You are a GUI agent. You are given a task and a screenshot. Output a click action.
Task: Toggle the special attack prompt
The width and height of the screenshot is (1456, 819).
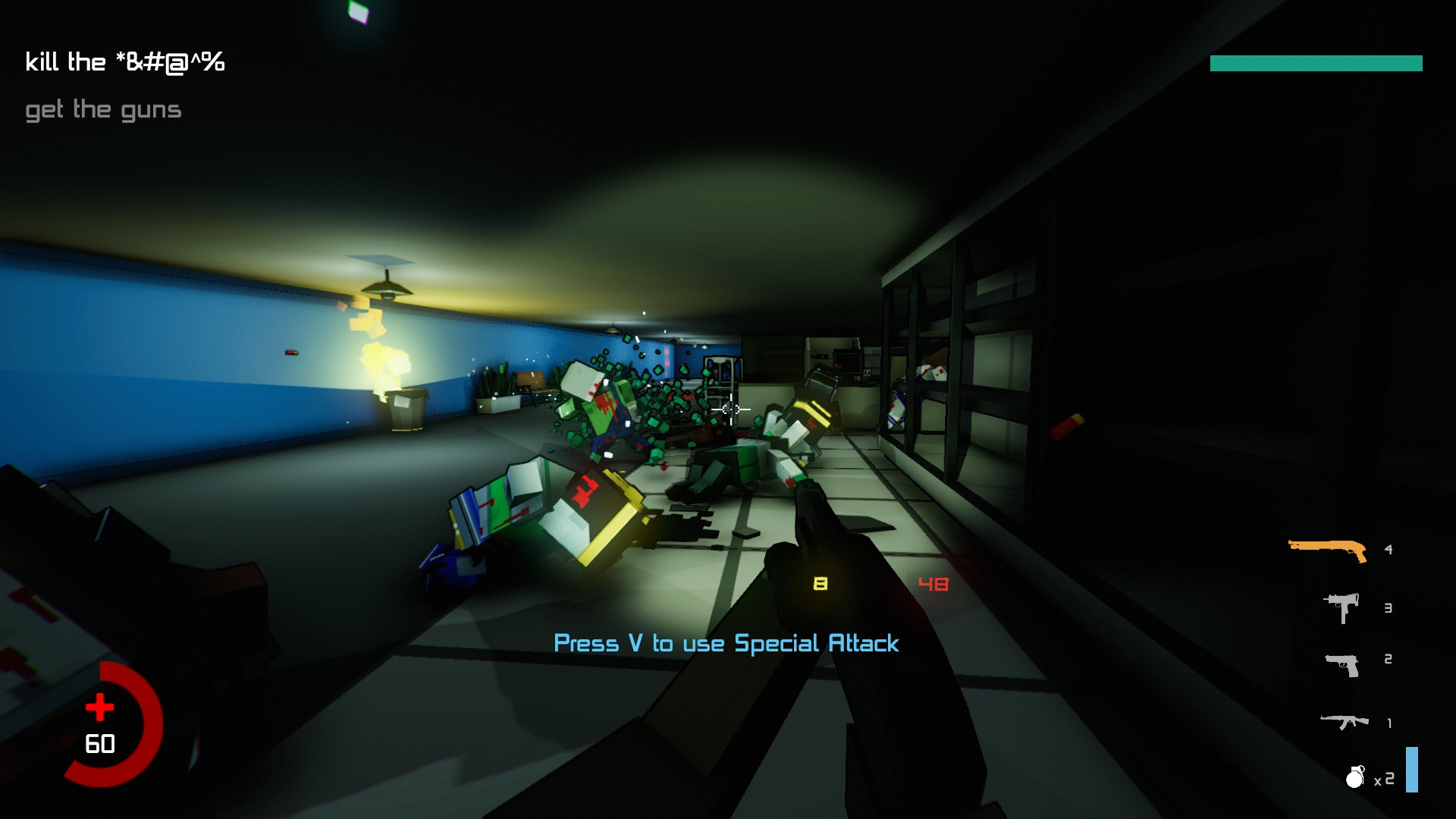[x=726, y=644]
